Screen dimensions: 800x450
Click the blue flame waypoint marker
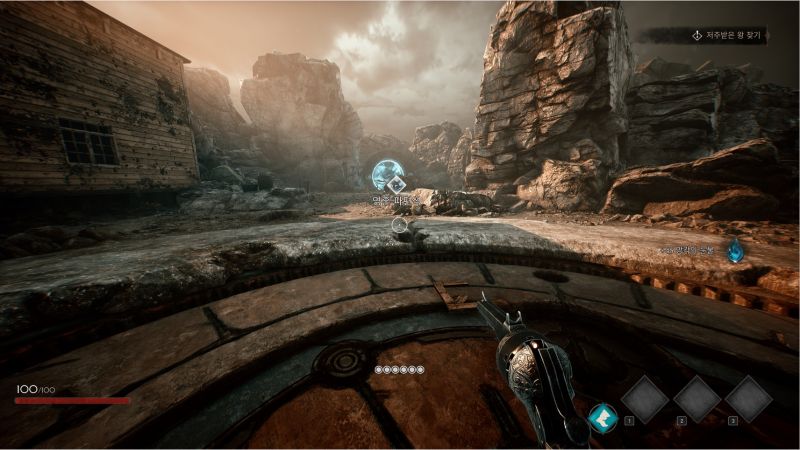point(735,251)
